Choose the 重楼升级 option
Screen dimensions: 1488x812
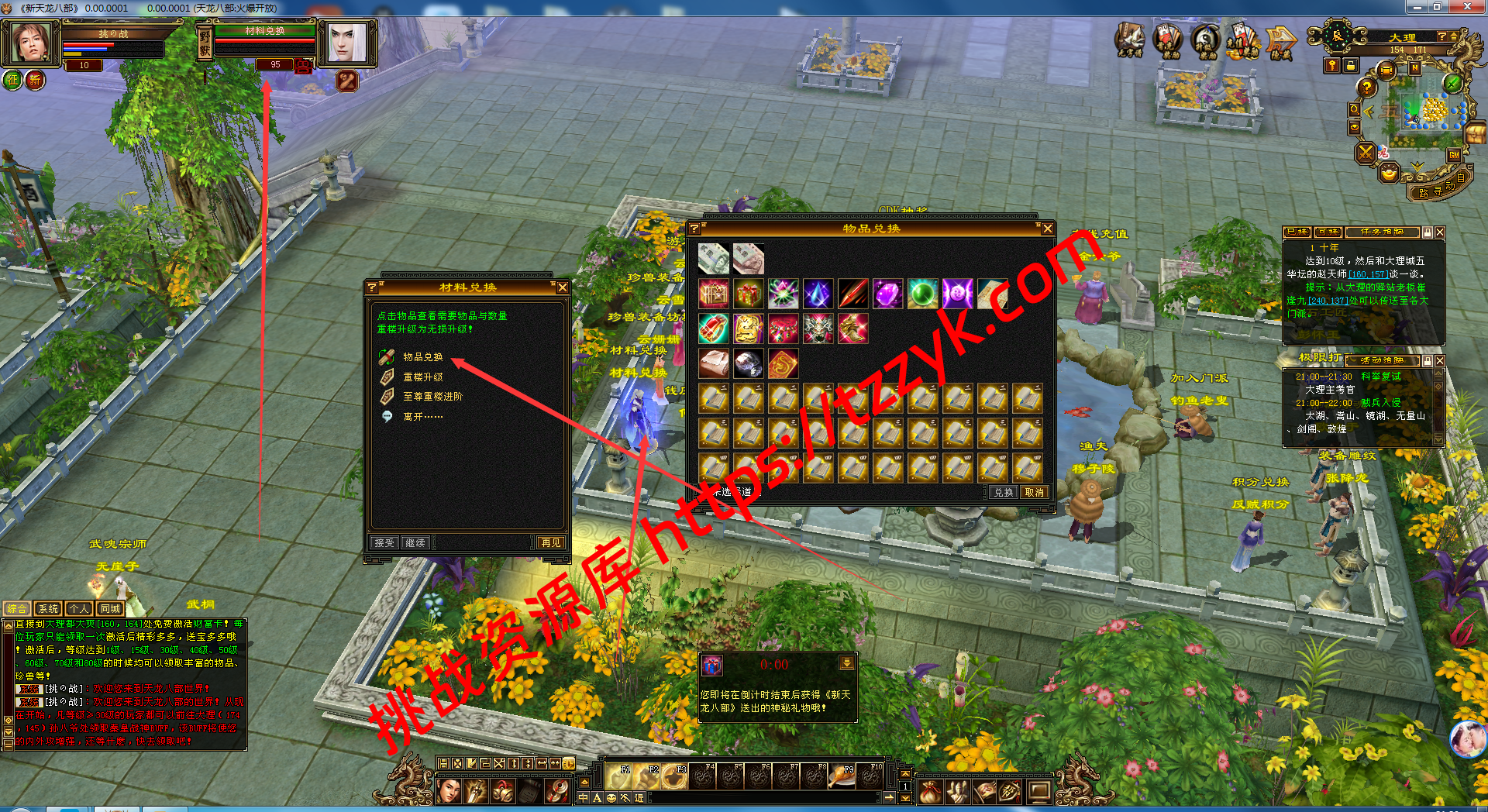(422, 377)
